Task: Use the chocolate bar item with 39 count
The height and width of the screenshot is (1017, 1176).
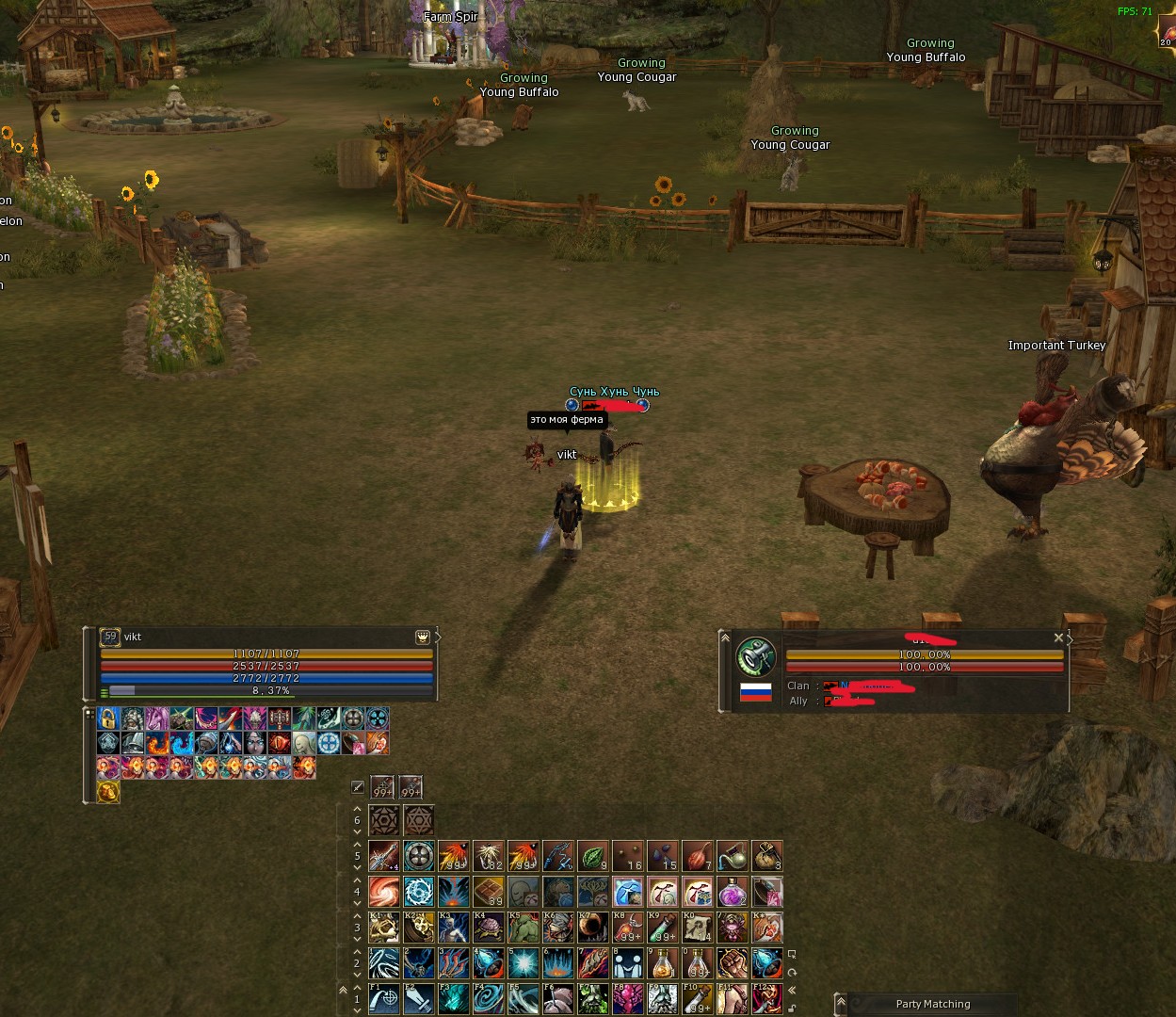Action: [488, 892]
